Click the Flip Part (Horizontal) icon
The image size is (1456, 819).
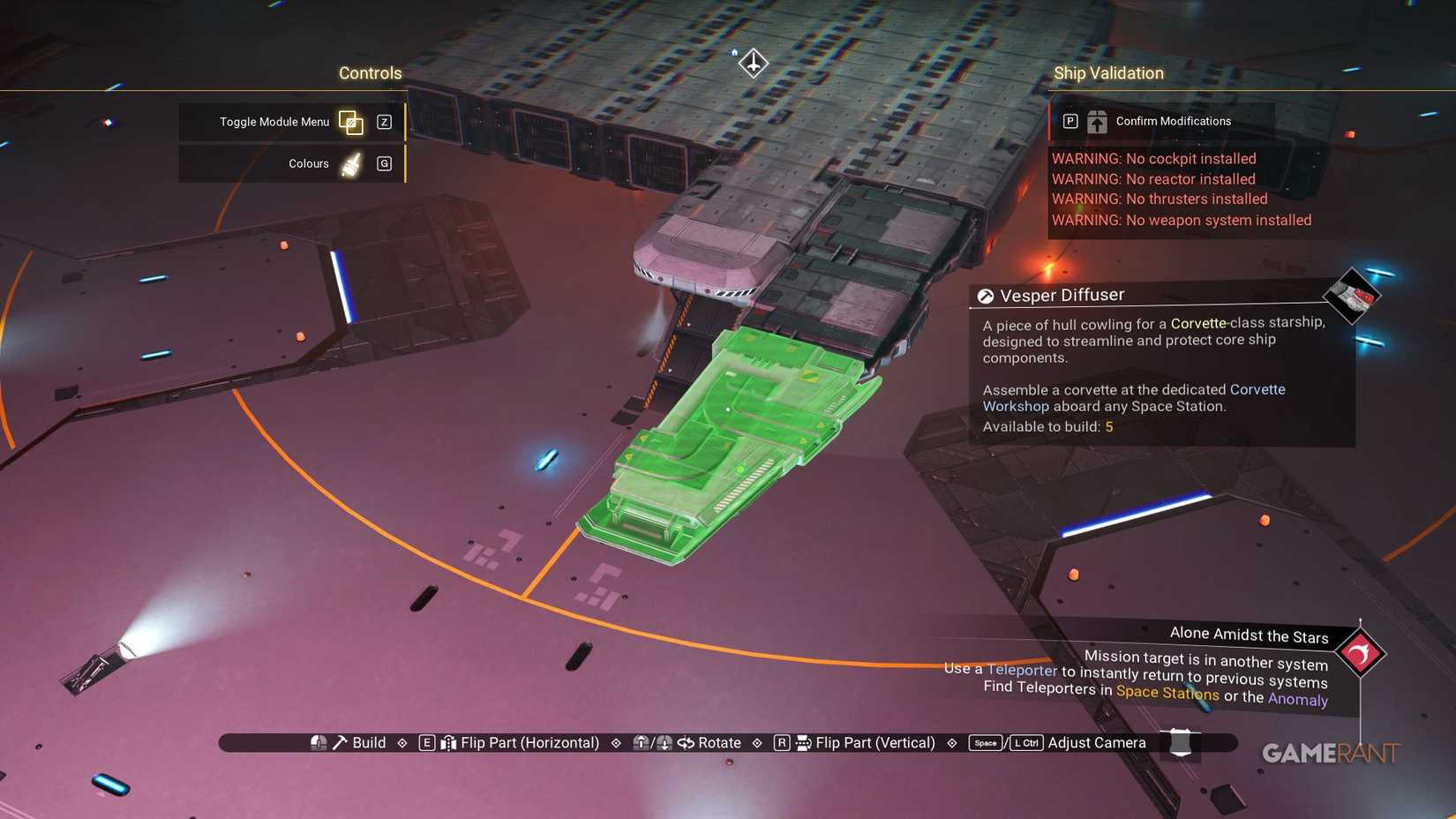(451, 742)
